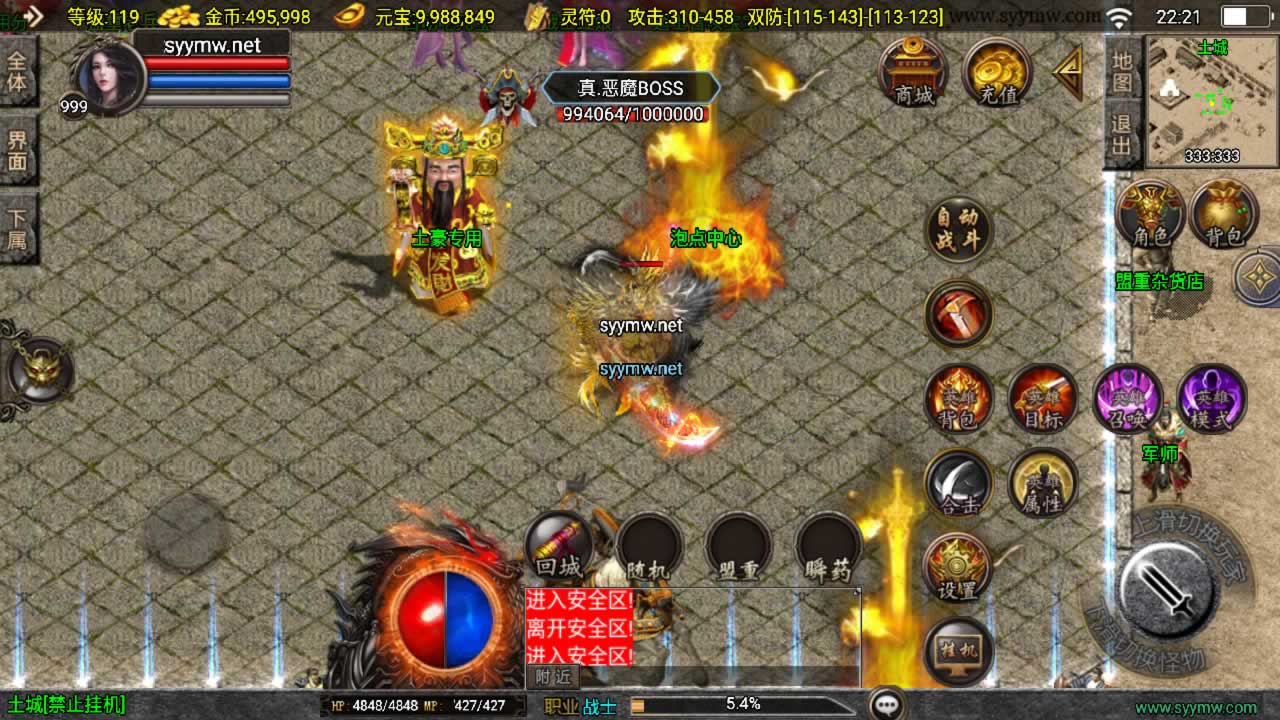Open 英雄属性 hero attributes
This screenshot has width=1280, height=720.
point(1043,483)
